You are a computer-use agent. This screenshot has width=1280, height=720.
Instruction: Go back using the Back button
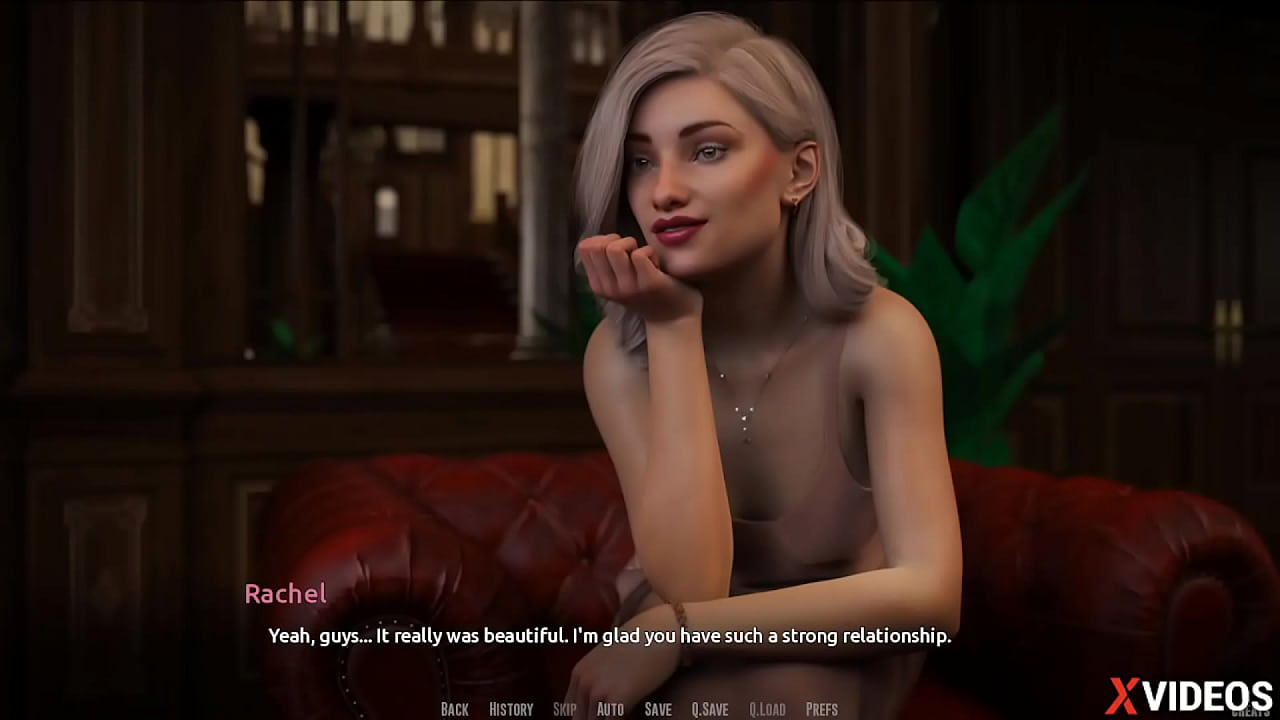(454, 709)
